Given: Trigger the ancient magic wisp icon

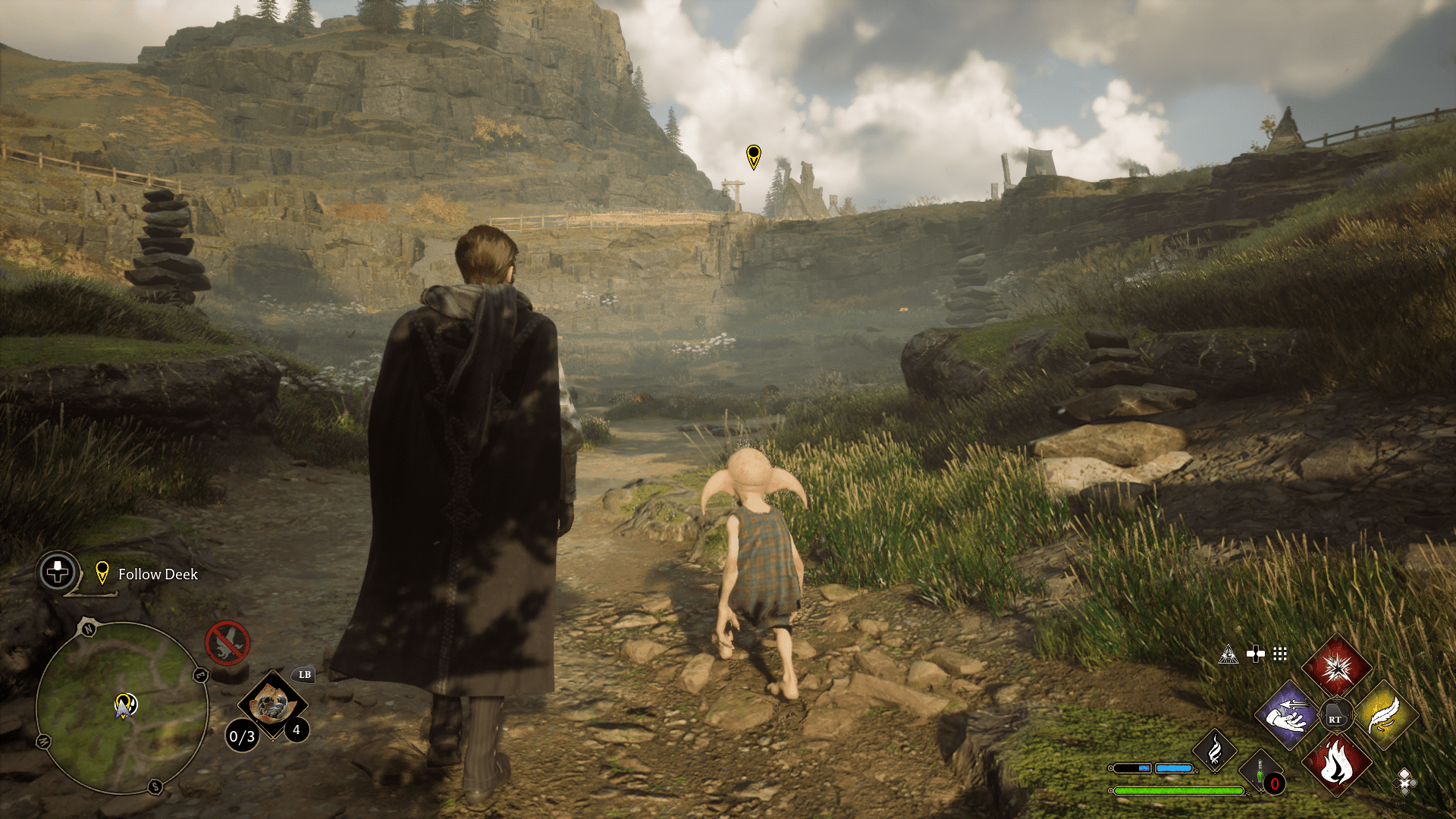Looking at the screenshot, I should click(1214, 751).
